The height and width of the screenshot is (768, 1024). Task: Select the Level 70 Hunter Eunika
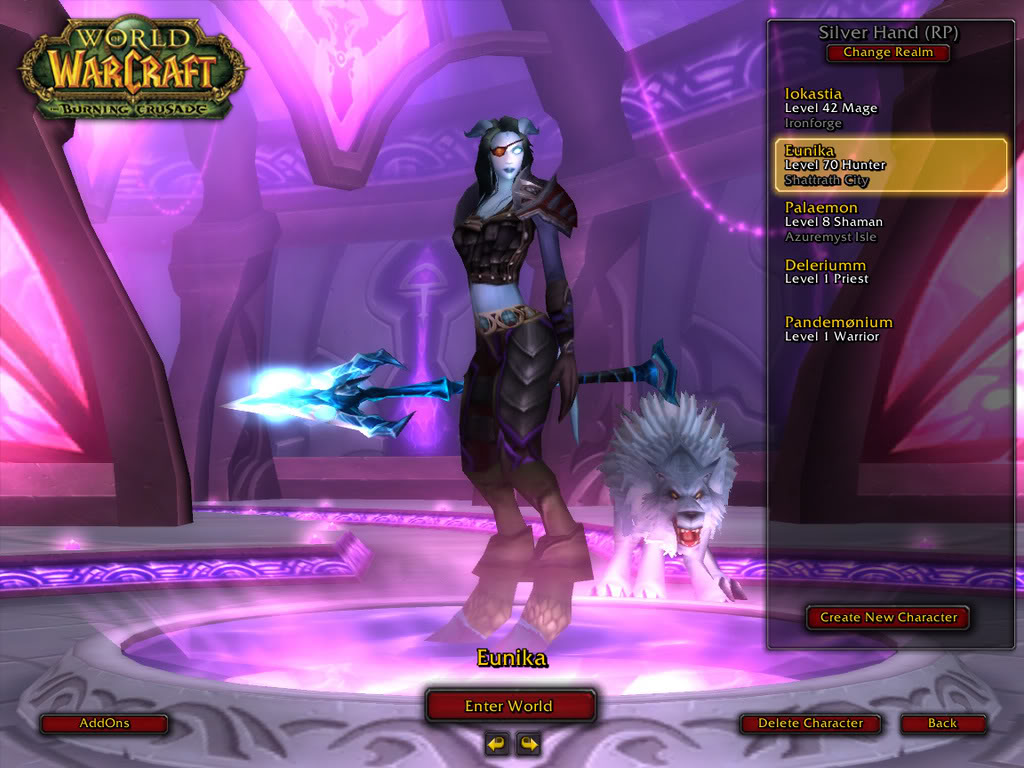point(890,165)
